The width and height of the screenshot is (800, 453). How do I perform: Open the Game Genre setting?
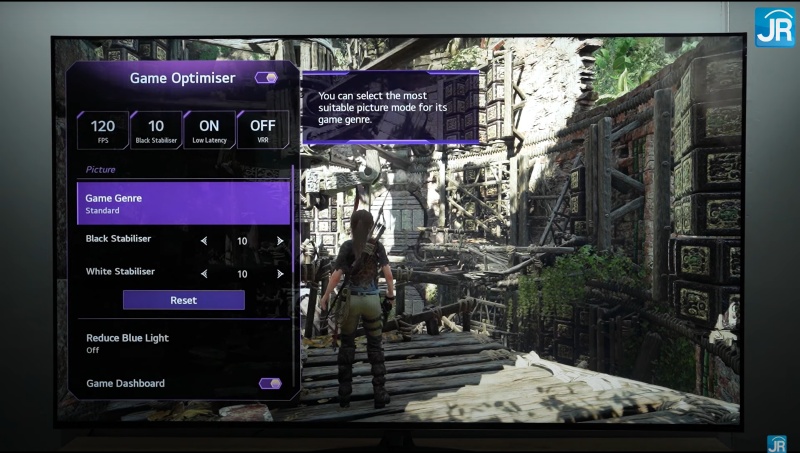183,203
